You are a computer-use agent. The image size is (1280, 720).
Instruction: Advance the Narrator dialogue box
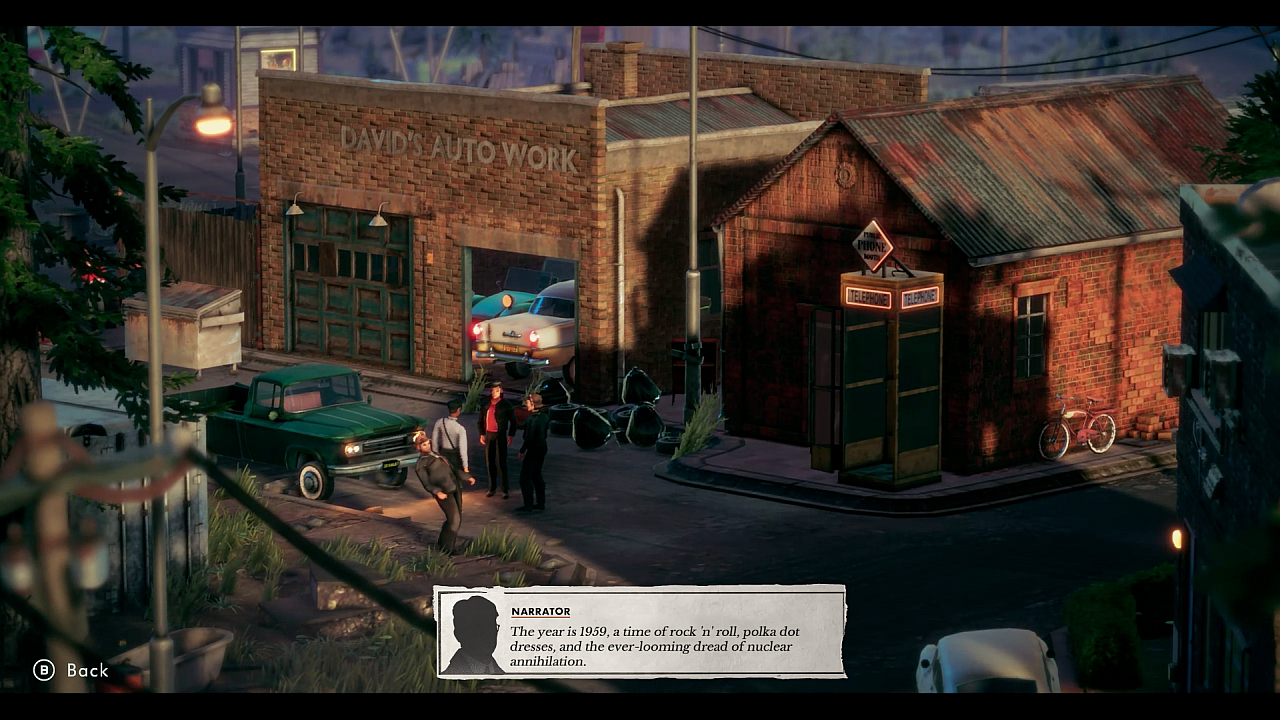point(640,632)
